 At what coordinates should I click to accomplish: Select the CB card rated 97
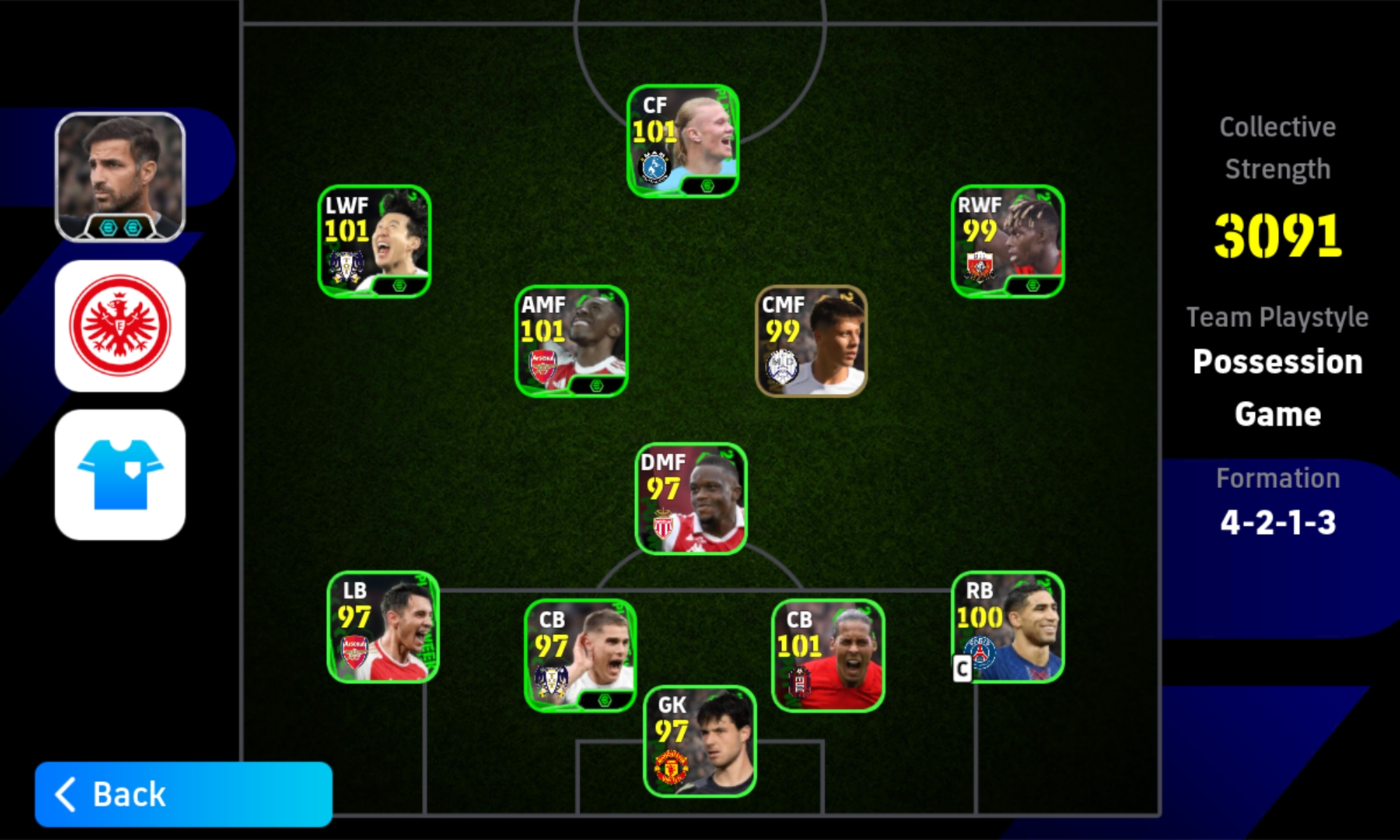[x=580, y=656]
